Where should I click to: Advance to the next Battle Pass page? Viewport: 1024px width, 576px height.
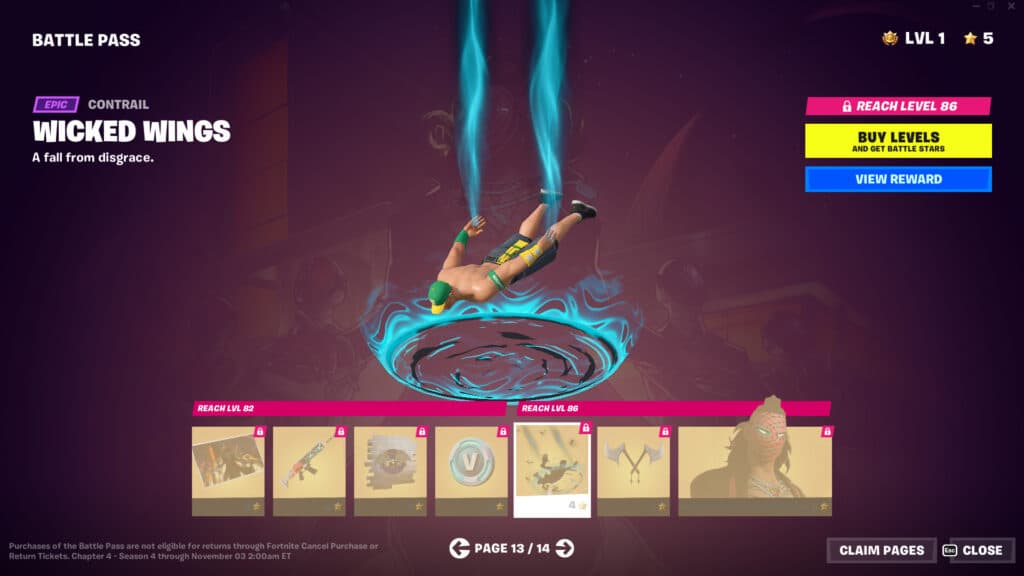(x=565, y=548)
